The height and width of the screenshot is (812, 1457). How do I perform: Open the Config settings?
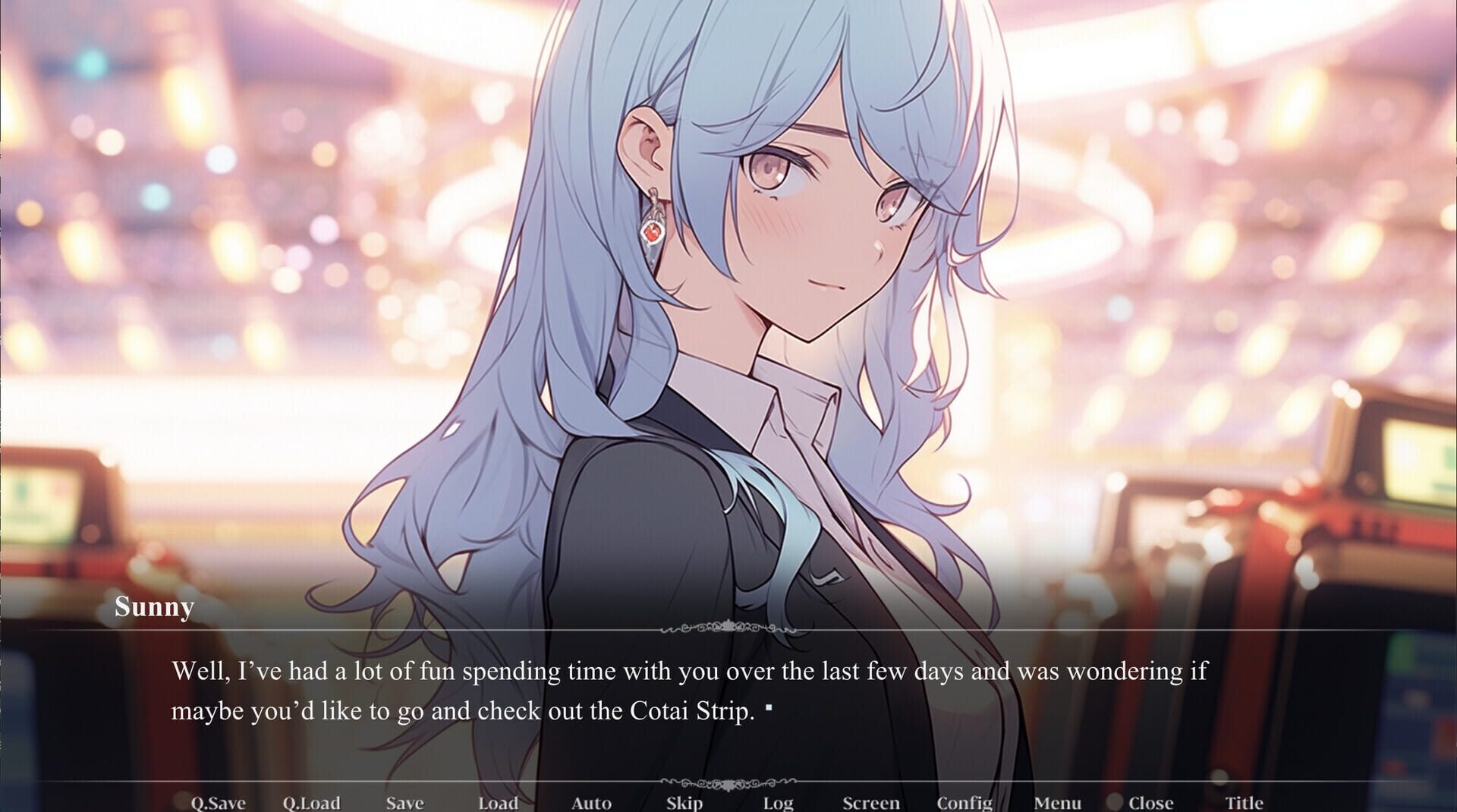pyautogui.click(x=966, y=802)
